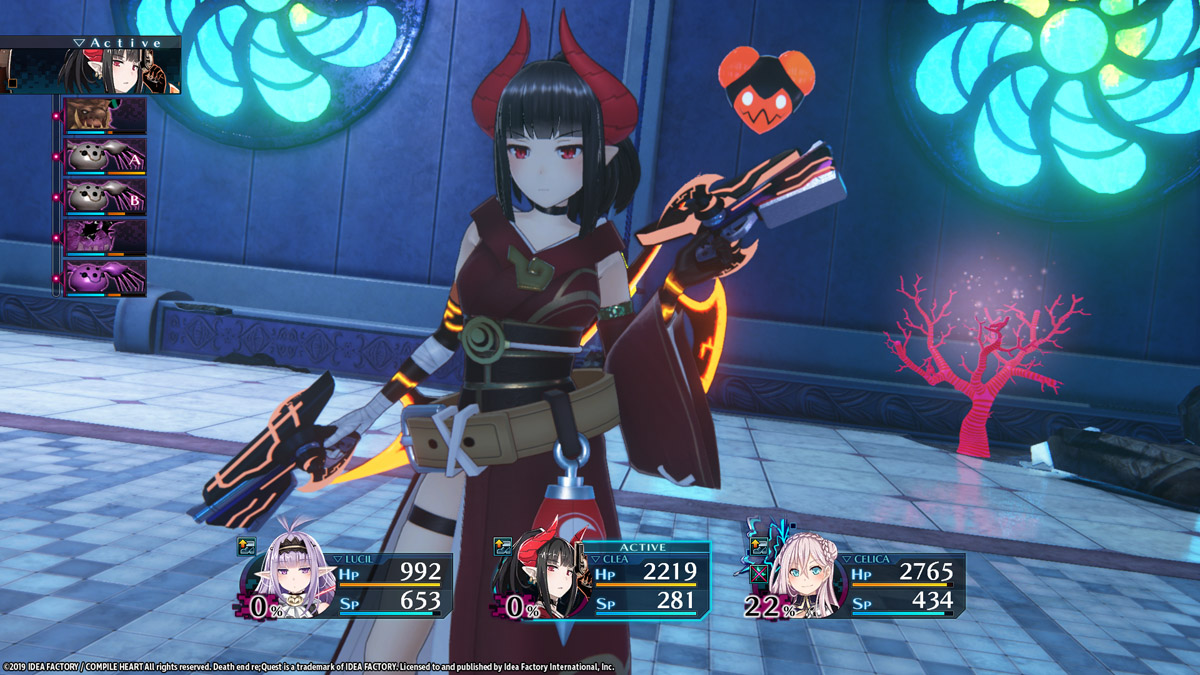Inspect the buff icon above Lucil's portrait

247,546
